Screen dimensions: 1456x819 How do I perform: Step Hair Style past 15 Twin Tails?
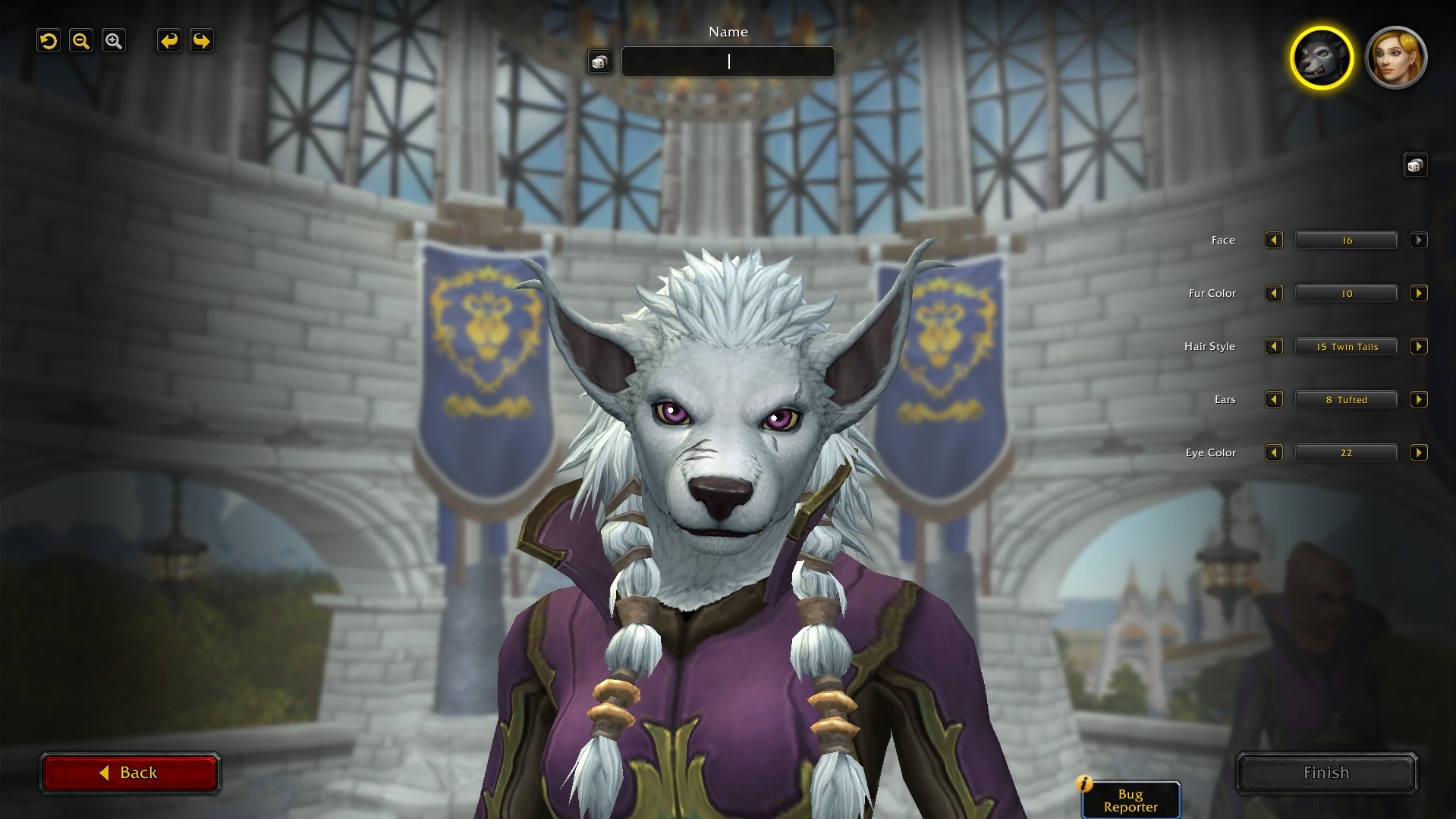click(1420, 346)
